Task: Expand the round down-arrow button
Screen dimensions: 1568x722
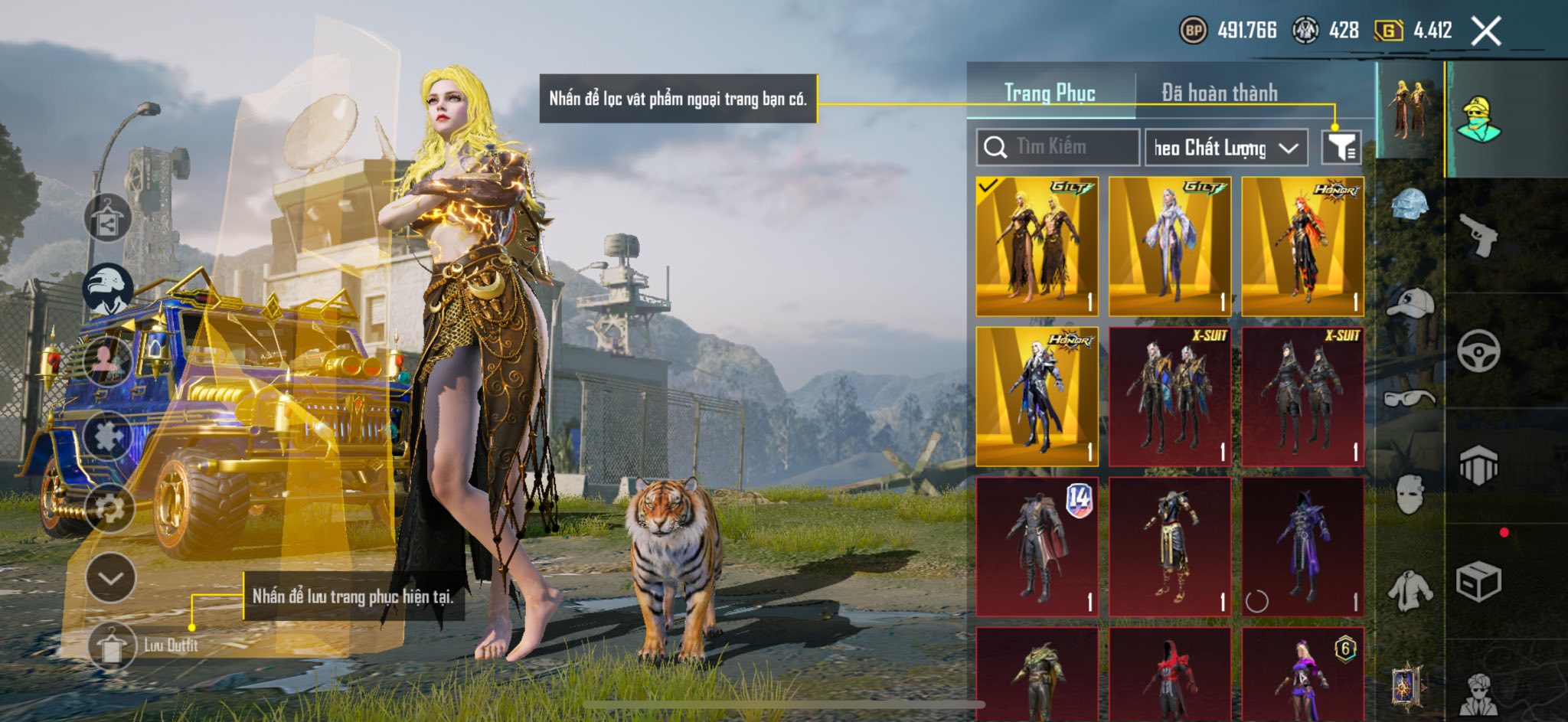Action: (111, 577)
